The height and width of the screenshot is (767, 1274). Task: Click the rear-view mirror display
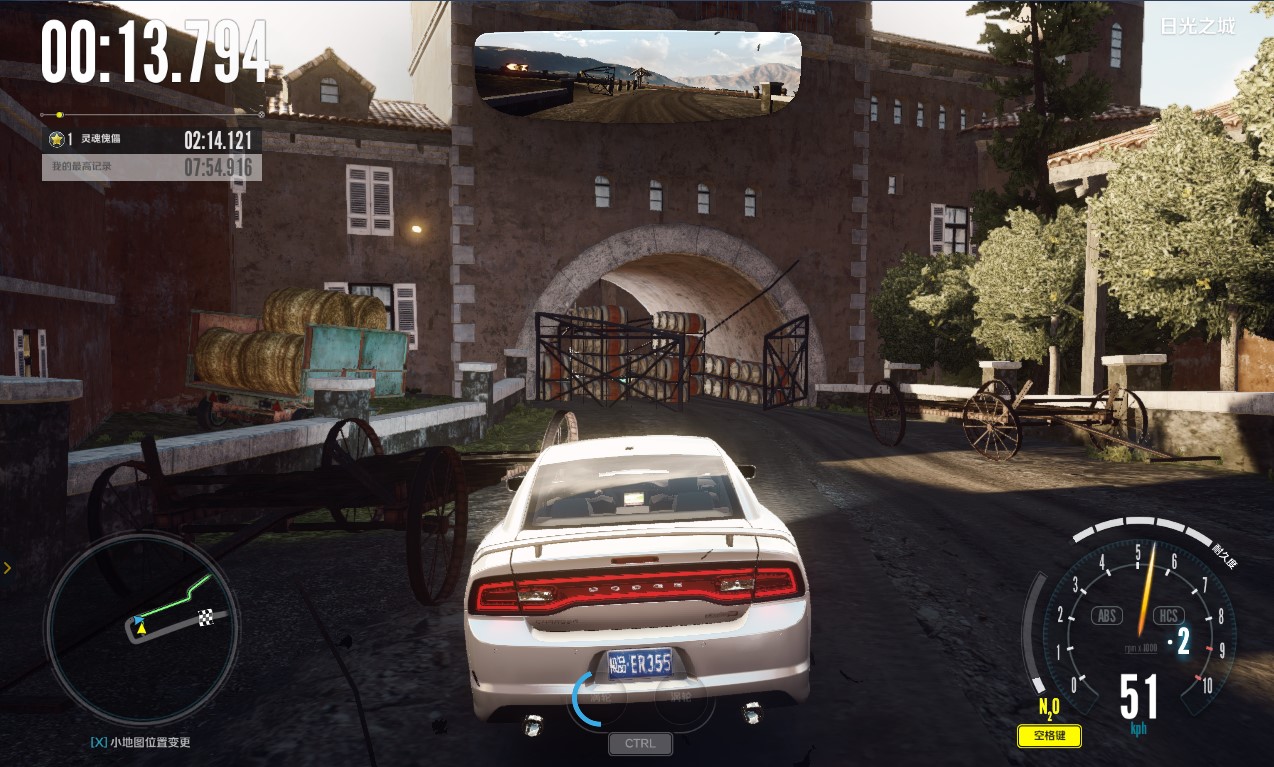pyautogui.click(x=638, y=77)
